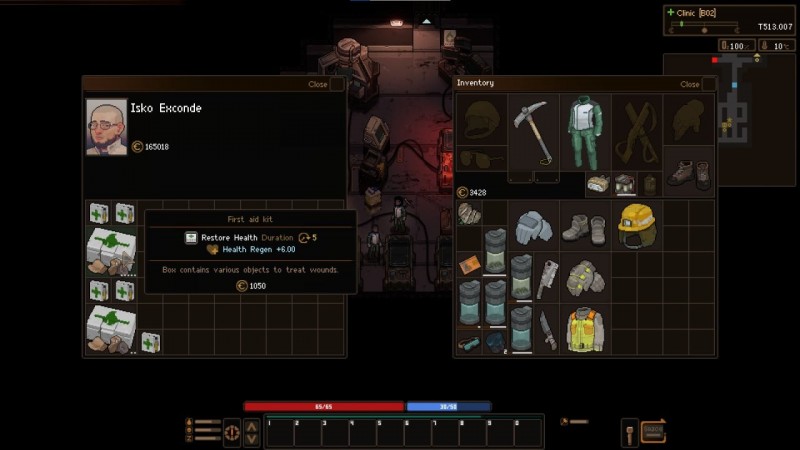Screen dimensions: 800x450
Task: Select the equipped green jumpsuit
Action: coord(585,132)
